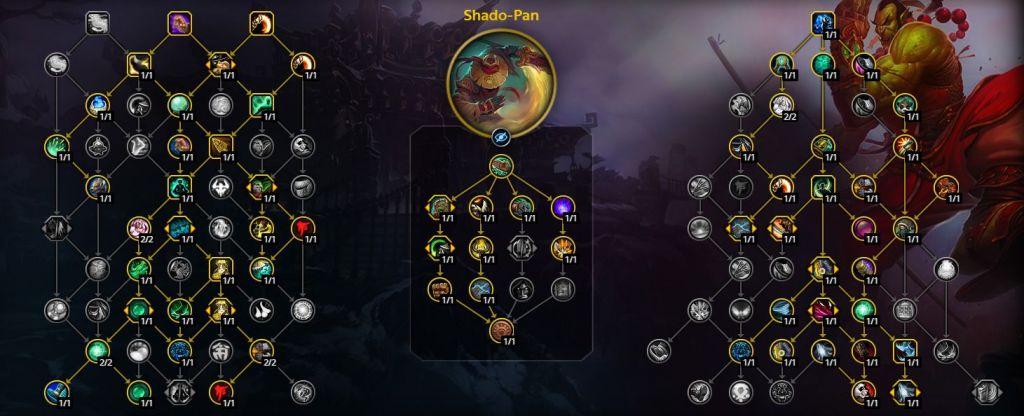Screen dimensions: 1024x416
Task: Pick the unlearned white egg-shaped talent
Action: [944, 267]
